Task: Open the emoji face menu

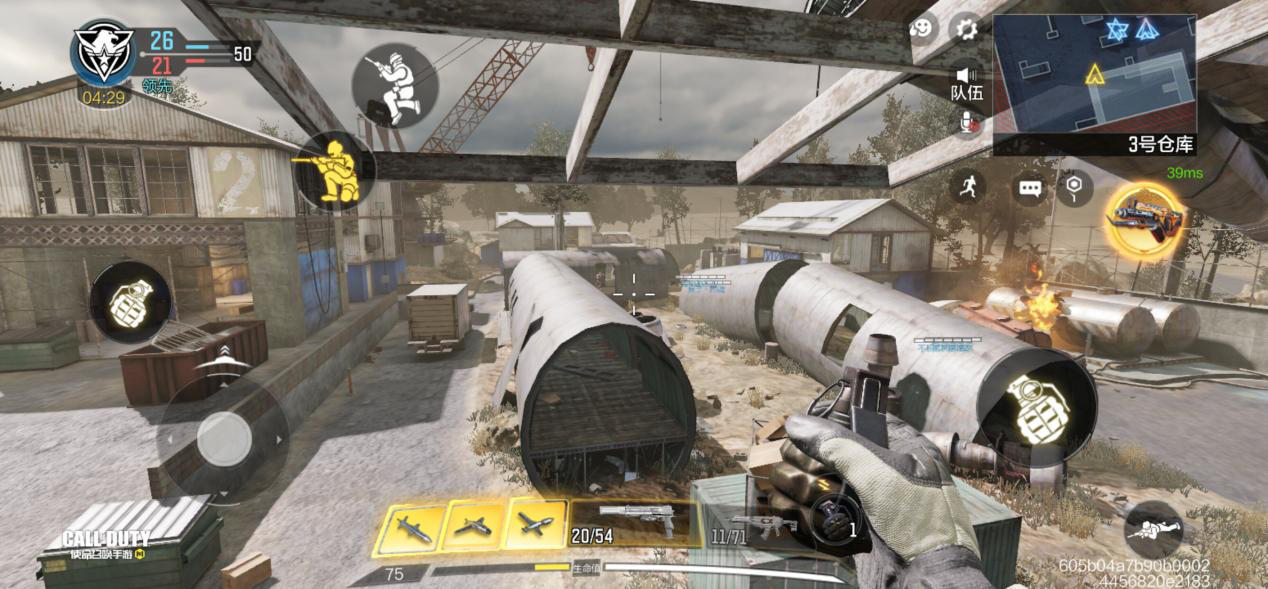Action: (922, 29)
